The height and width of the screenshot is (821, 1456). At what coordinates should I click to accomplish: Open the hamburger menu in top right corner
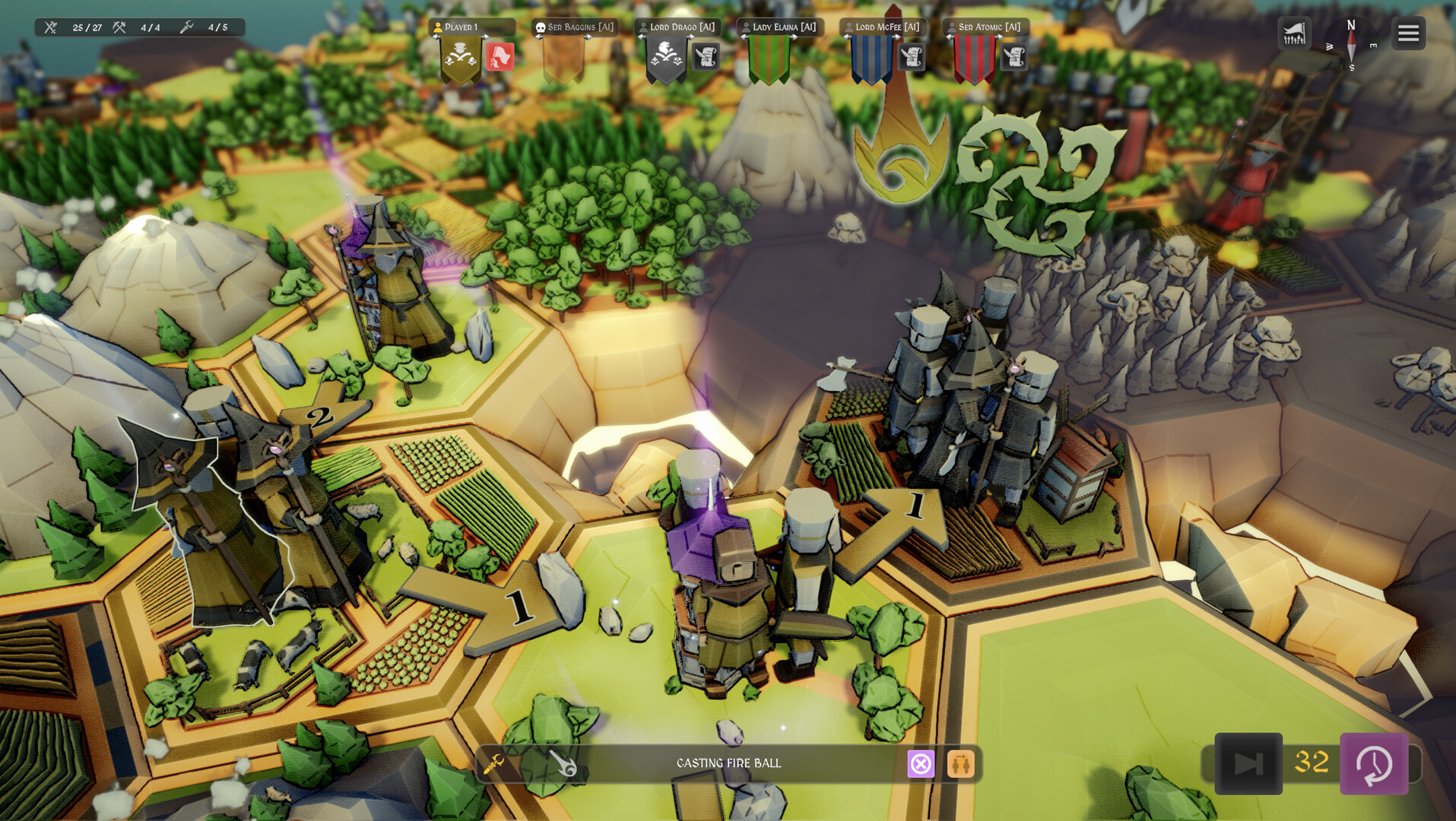click(x=1407, y=33)
